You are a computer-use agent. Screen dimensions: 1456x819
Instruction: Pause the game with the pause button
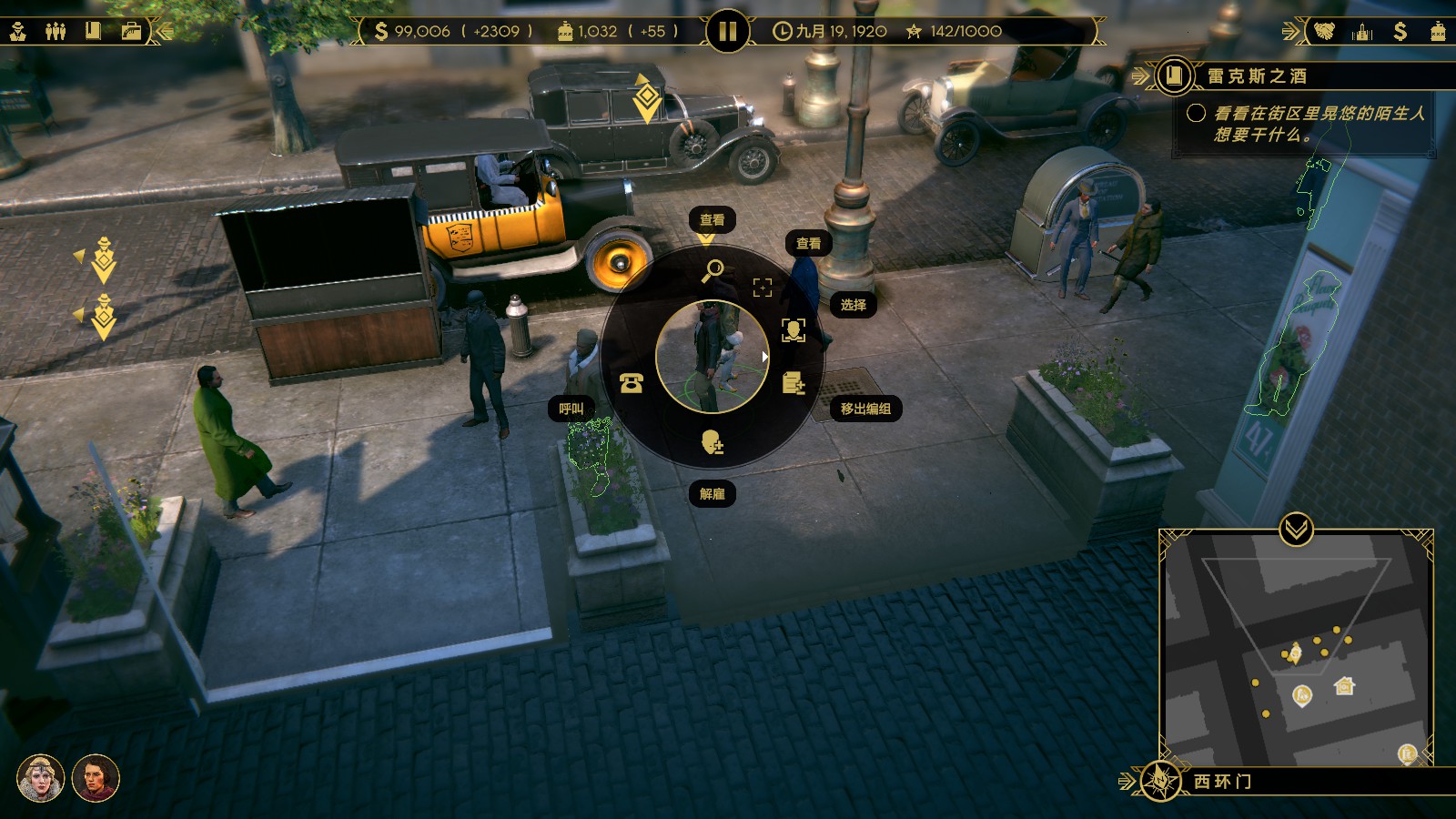click(x=727, y=32)
